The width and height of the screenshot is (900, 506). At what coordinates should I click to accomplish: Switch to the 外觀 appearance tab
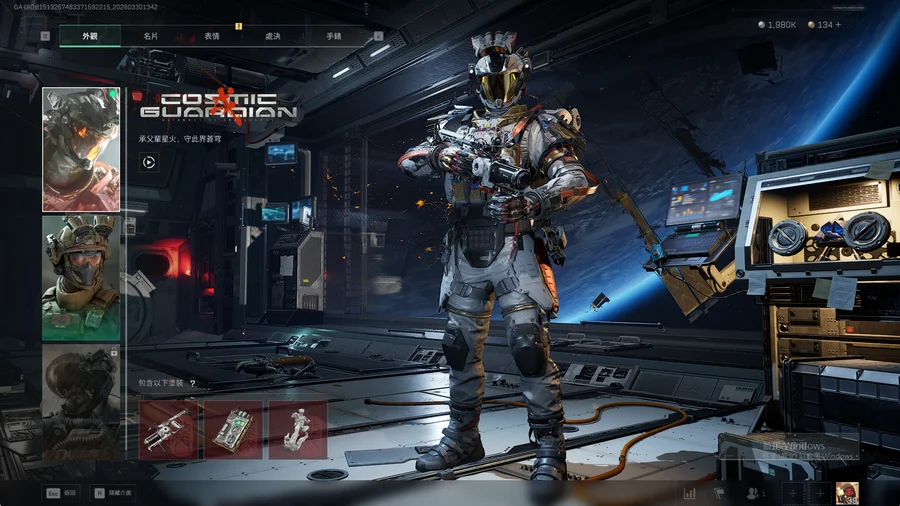[x=90, y=36]
